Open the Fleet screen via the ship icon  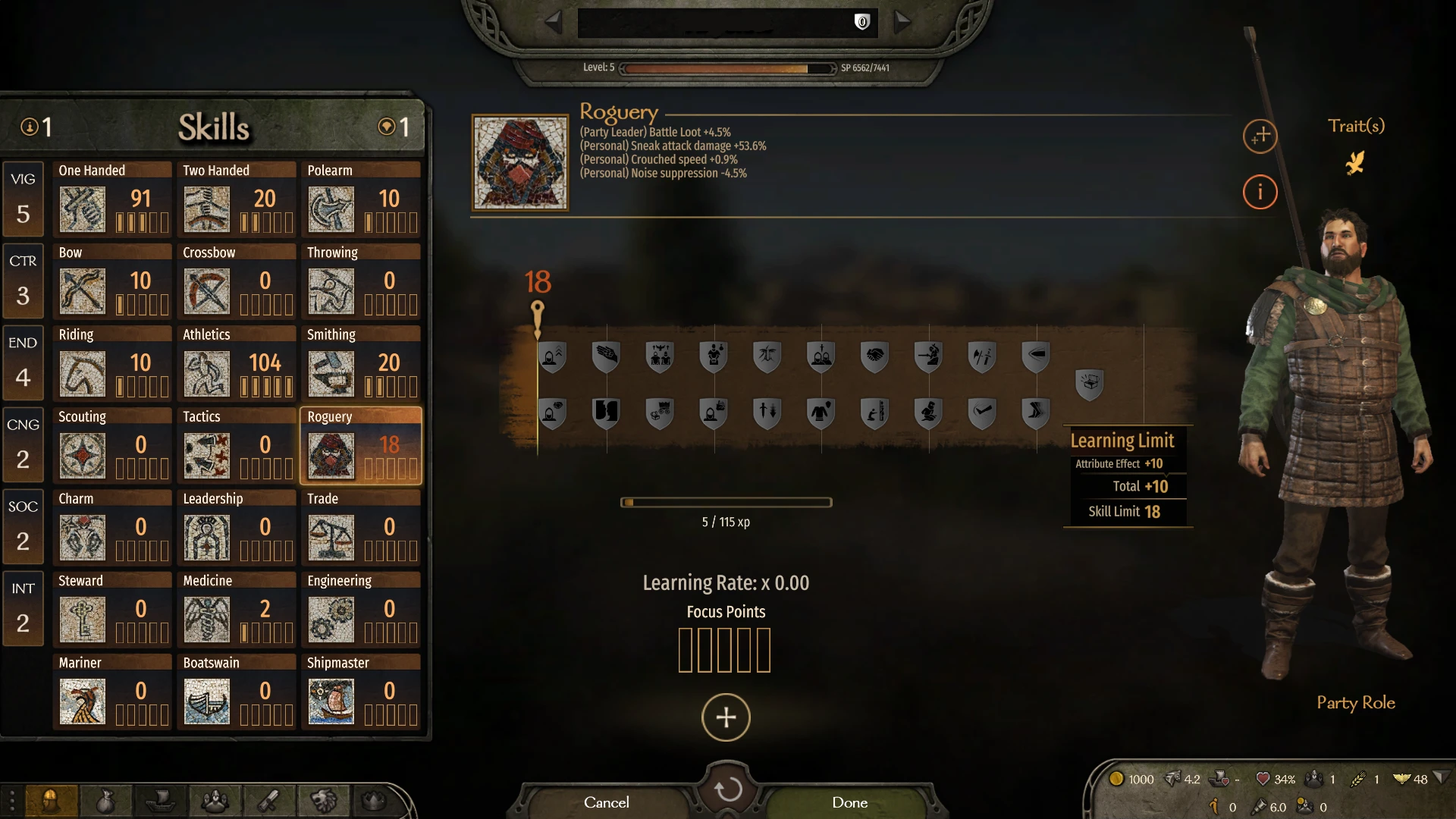tap(161, 802)
